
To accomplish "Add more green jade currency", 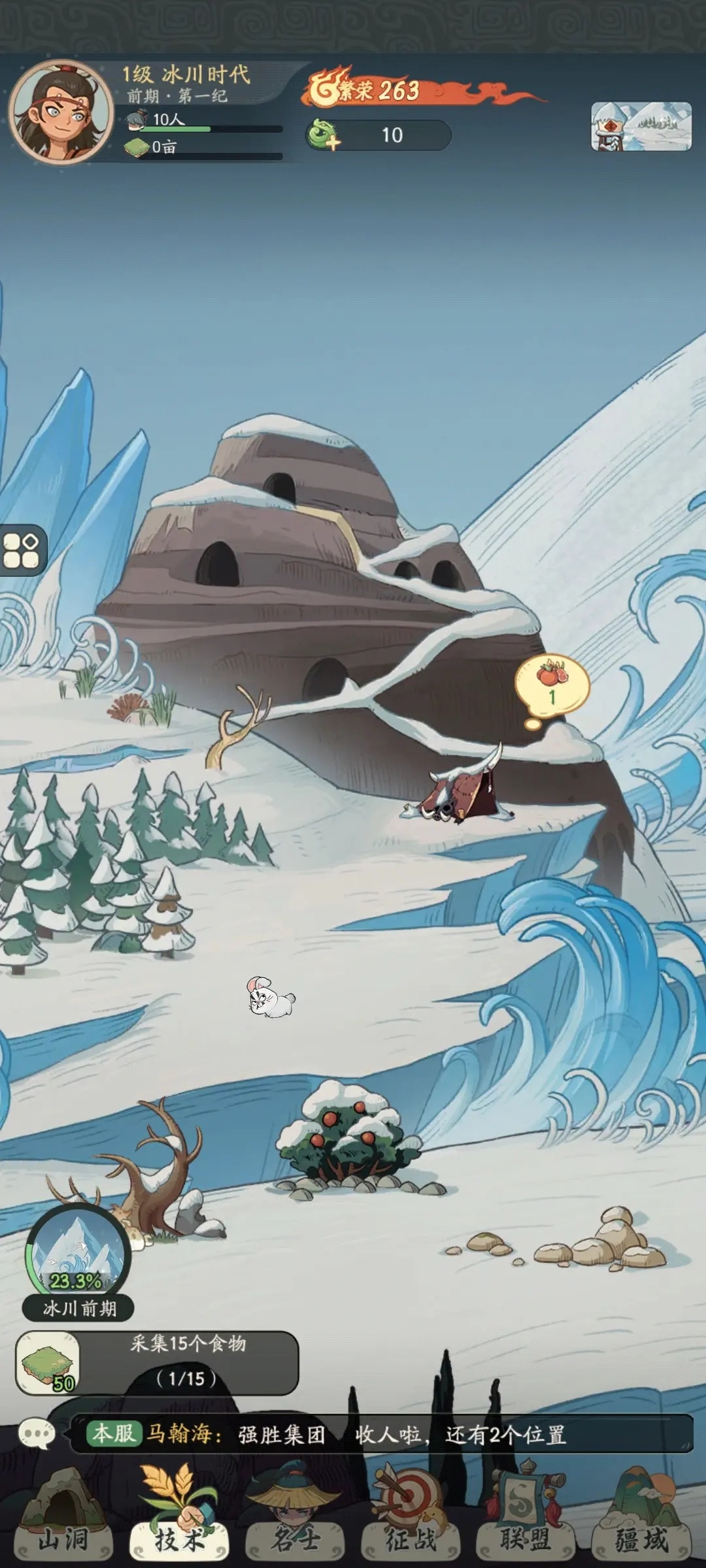I will click(324, 135).
